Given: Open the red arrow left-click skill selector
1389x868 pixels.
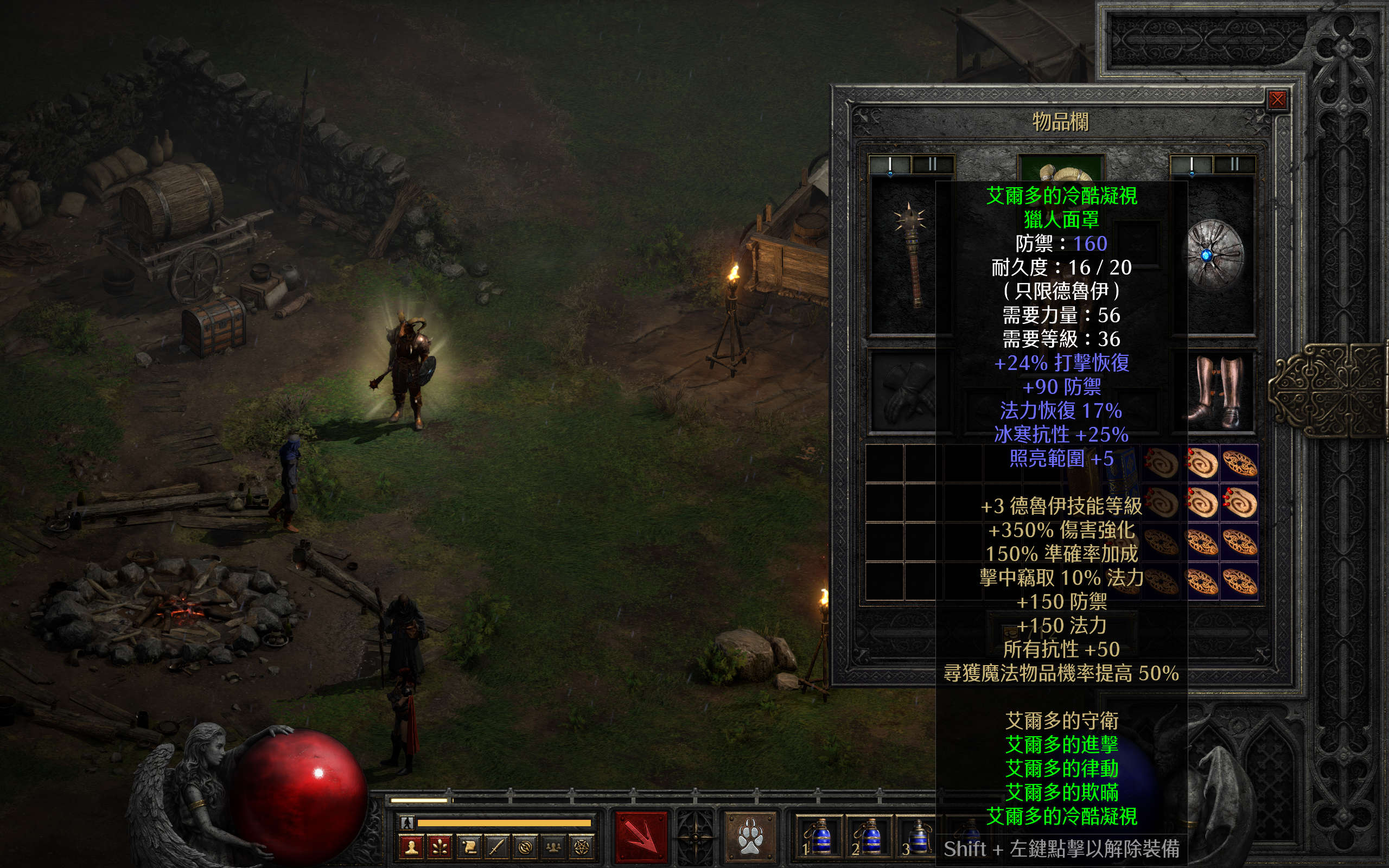Looking at the screenshot, I should click(x=641, y=837).
